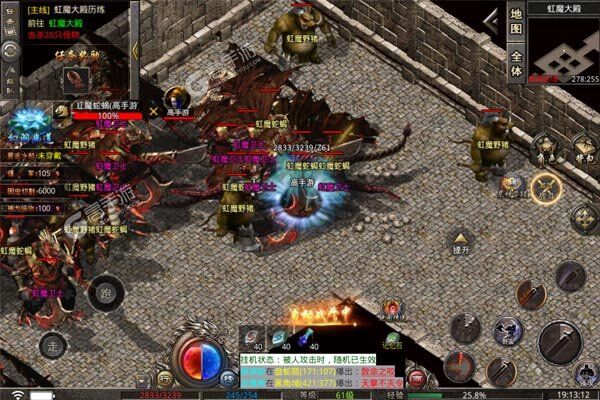Open the 地图 map button

pyautogui.click(x=516, y=20)
